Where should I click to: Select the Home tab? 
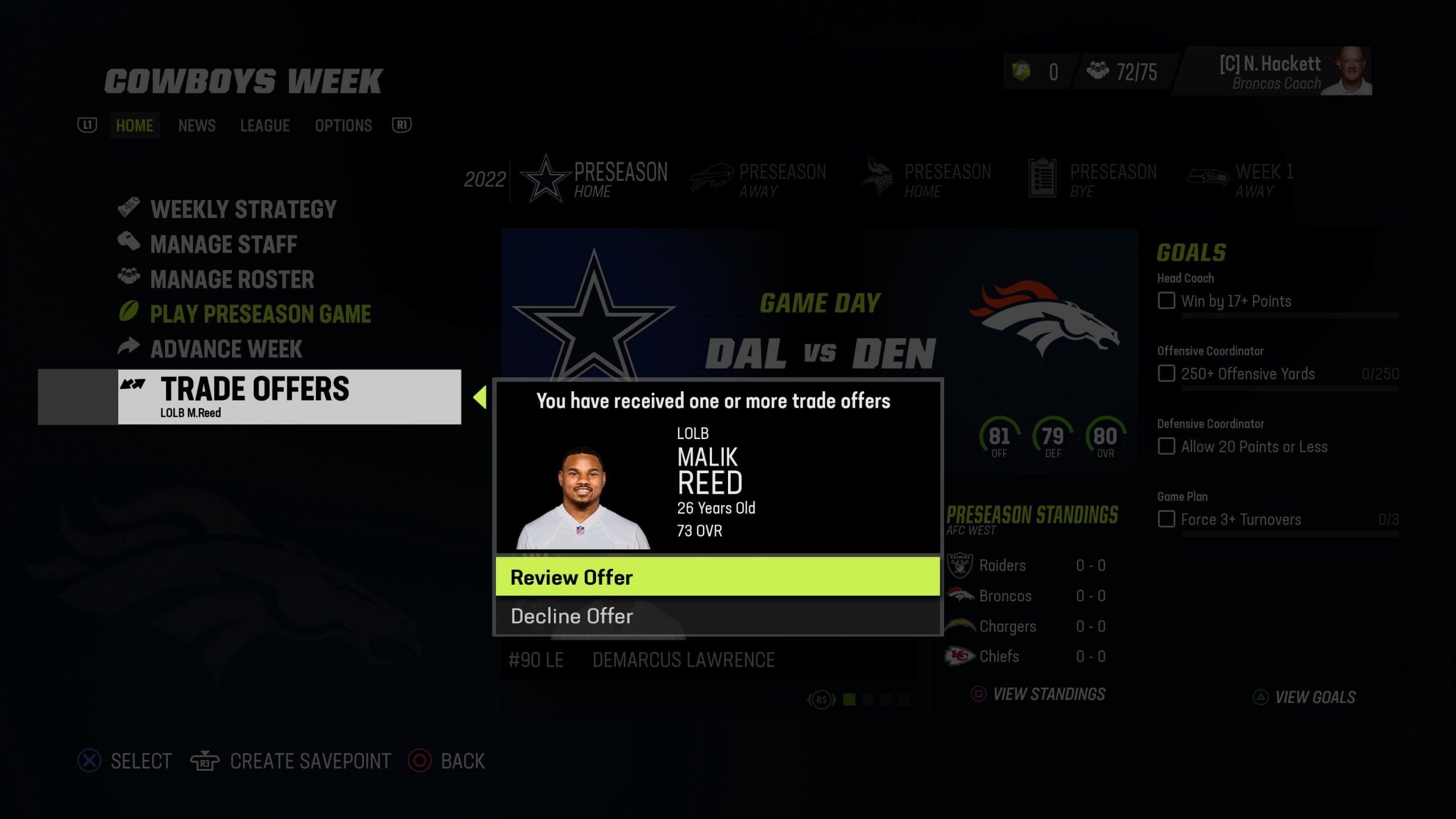[134, 126]
